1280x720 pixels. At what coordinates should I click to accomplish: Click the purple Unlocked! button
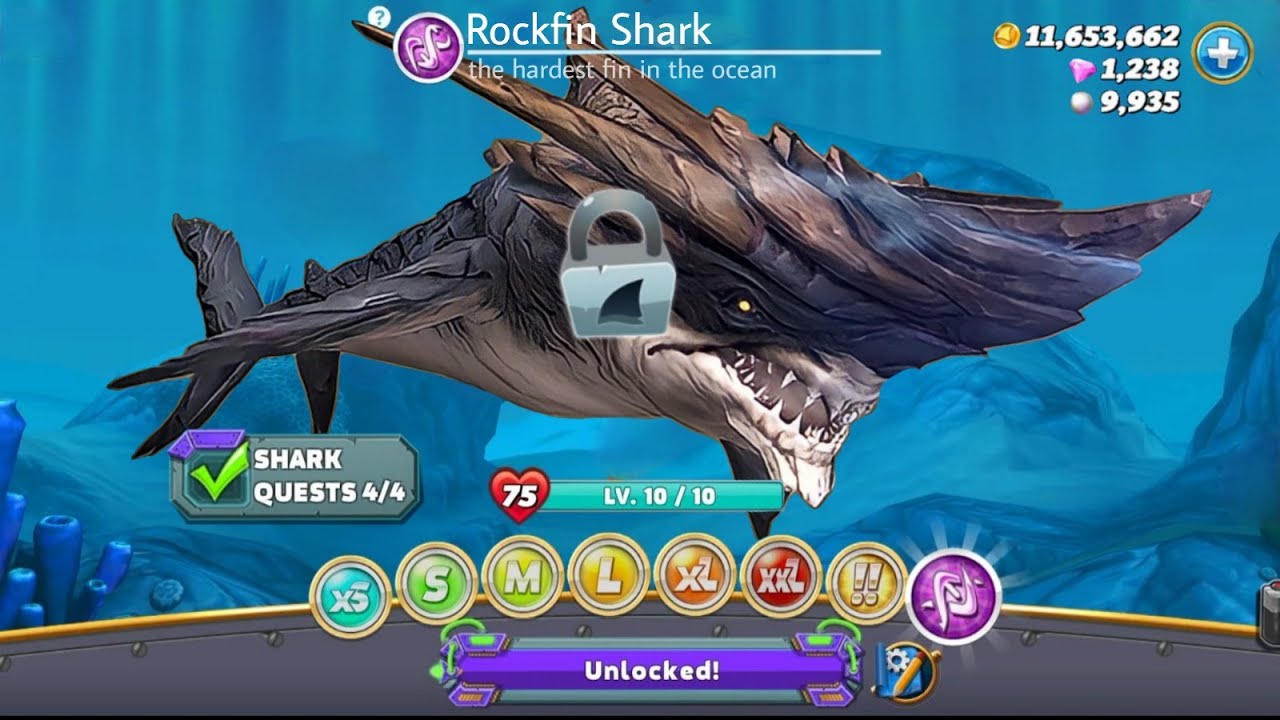(x=651, y=670)
